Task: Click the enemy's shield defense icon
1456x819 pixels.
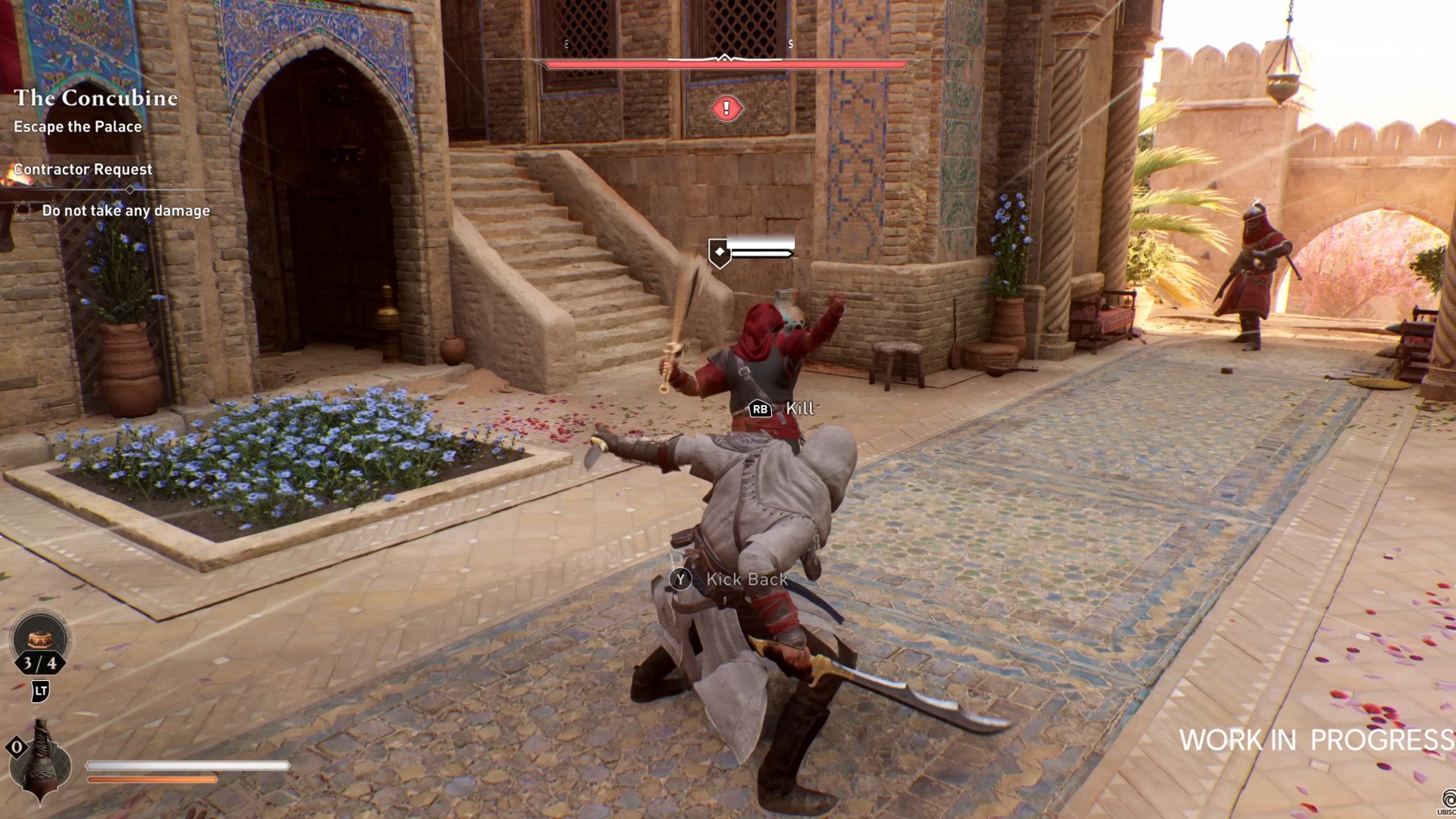Action: tap(719, 253)
